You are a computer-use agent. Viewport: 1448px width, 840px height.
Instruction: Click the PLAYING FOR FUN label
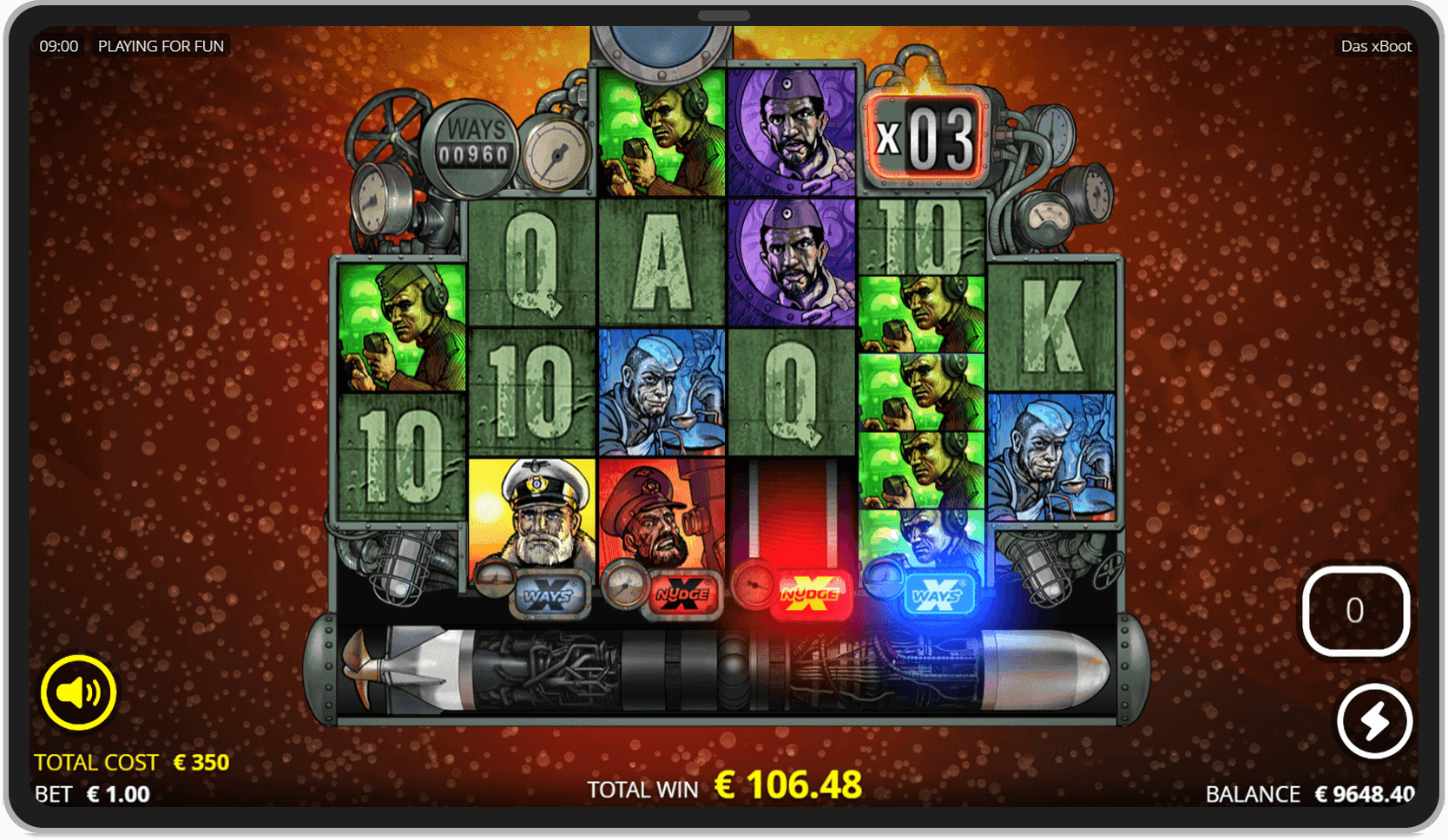click(161, 46)
